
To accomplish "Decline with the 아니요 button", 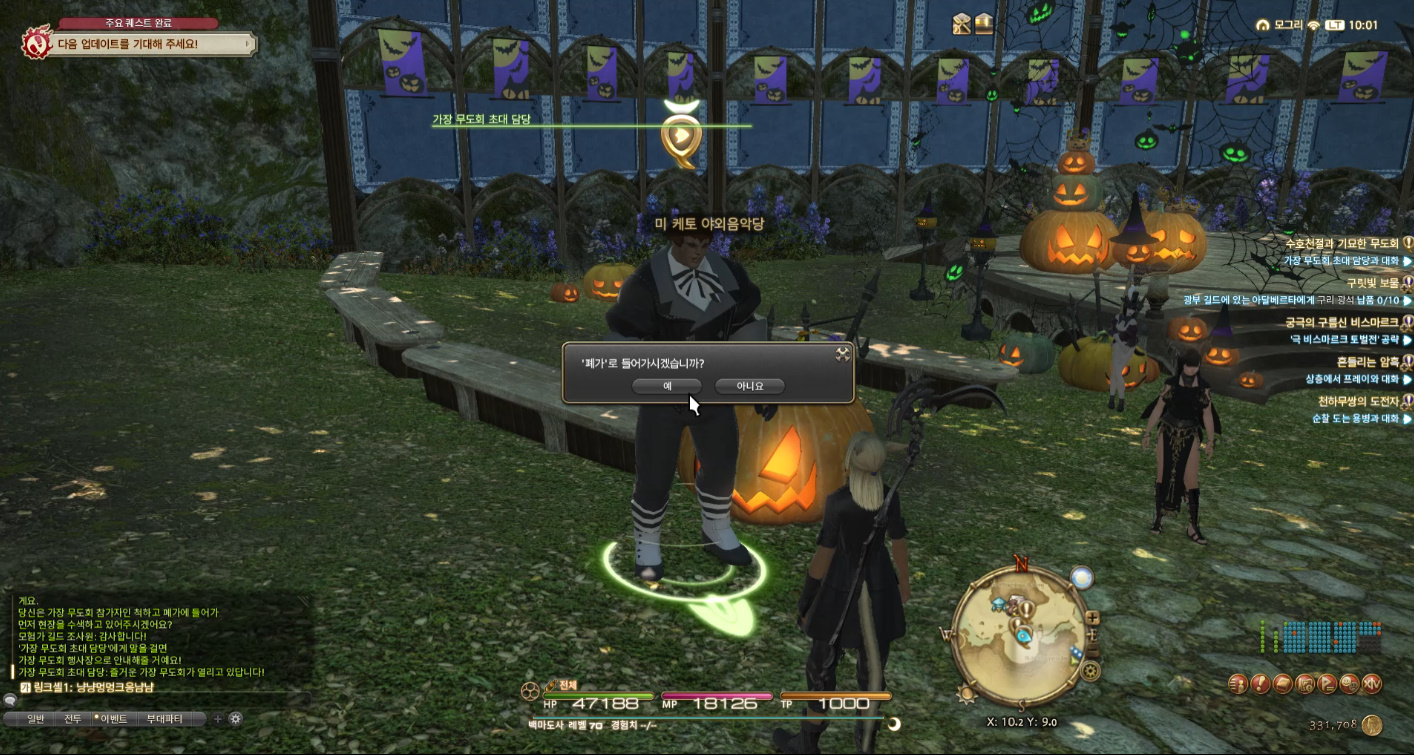I will tap(750, 385).
